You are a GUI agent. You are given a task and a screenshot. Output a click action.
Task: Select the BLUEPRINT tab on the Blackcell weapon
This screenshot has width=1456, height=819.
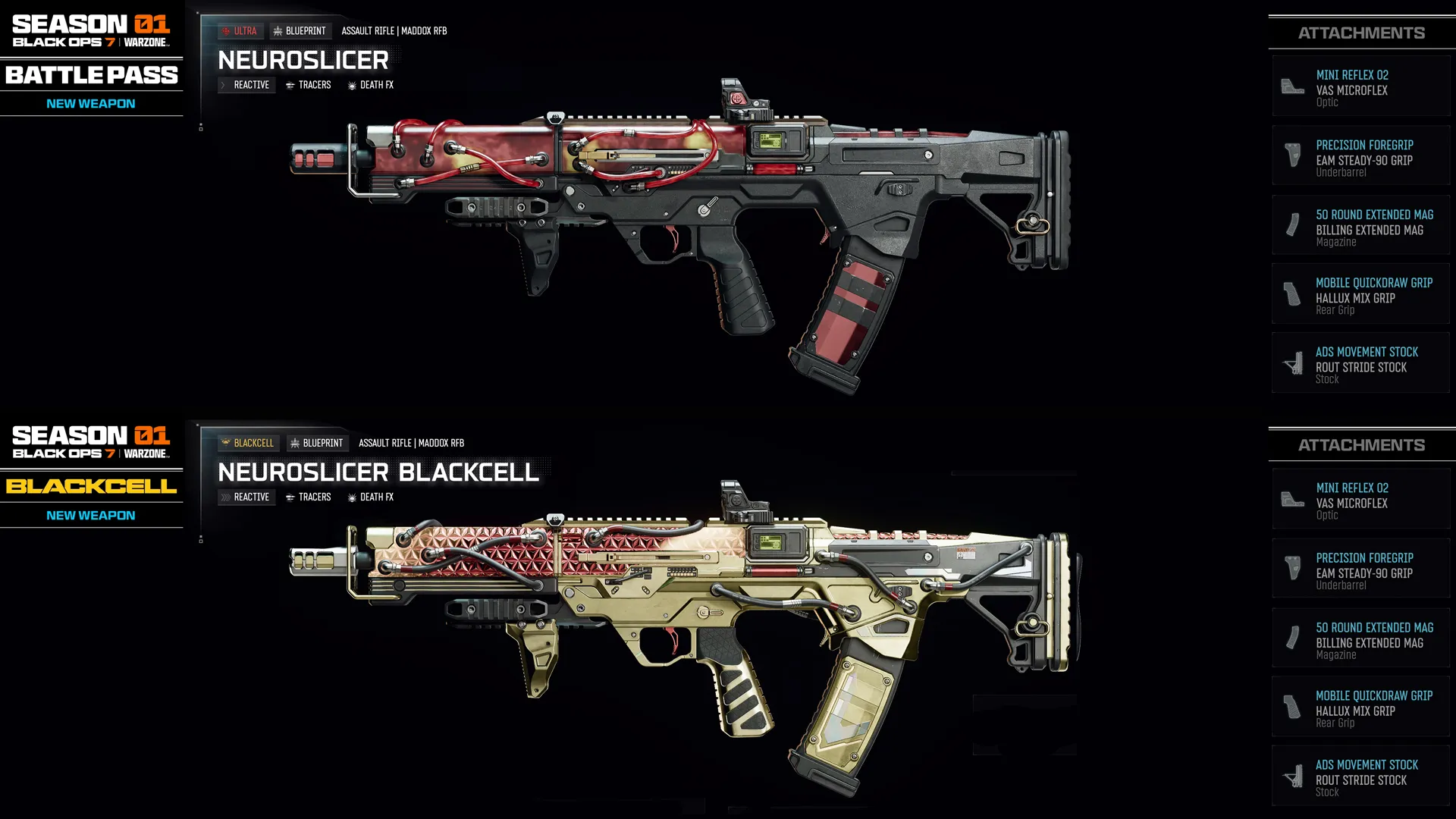coord(318,443)
